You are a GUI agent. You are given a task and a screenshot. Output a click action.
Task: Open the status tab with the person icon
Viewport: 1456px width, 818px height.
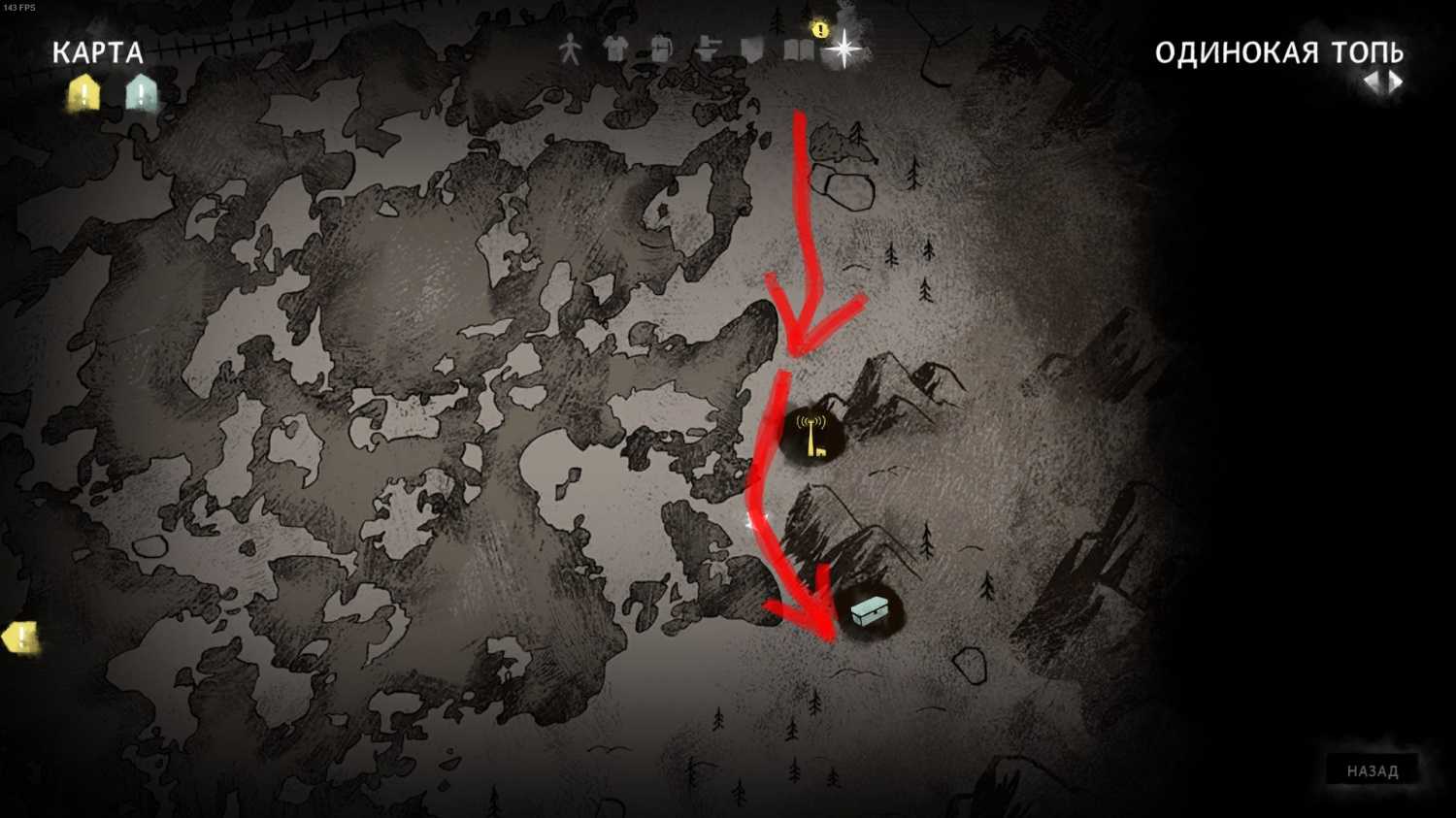coord(570,49)
